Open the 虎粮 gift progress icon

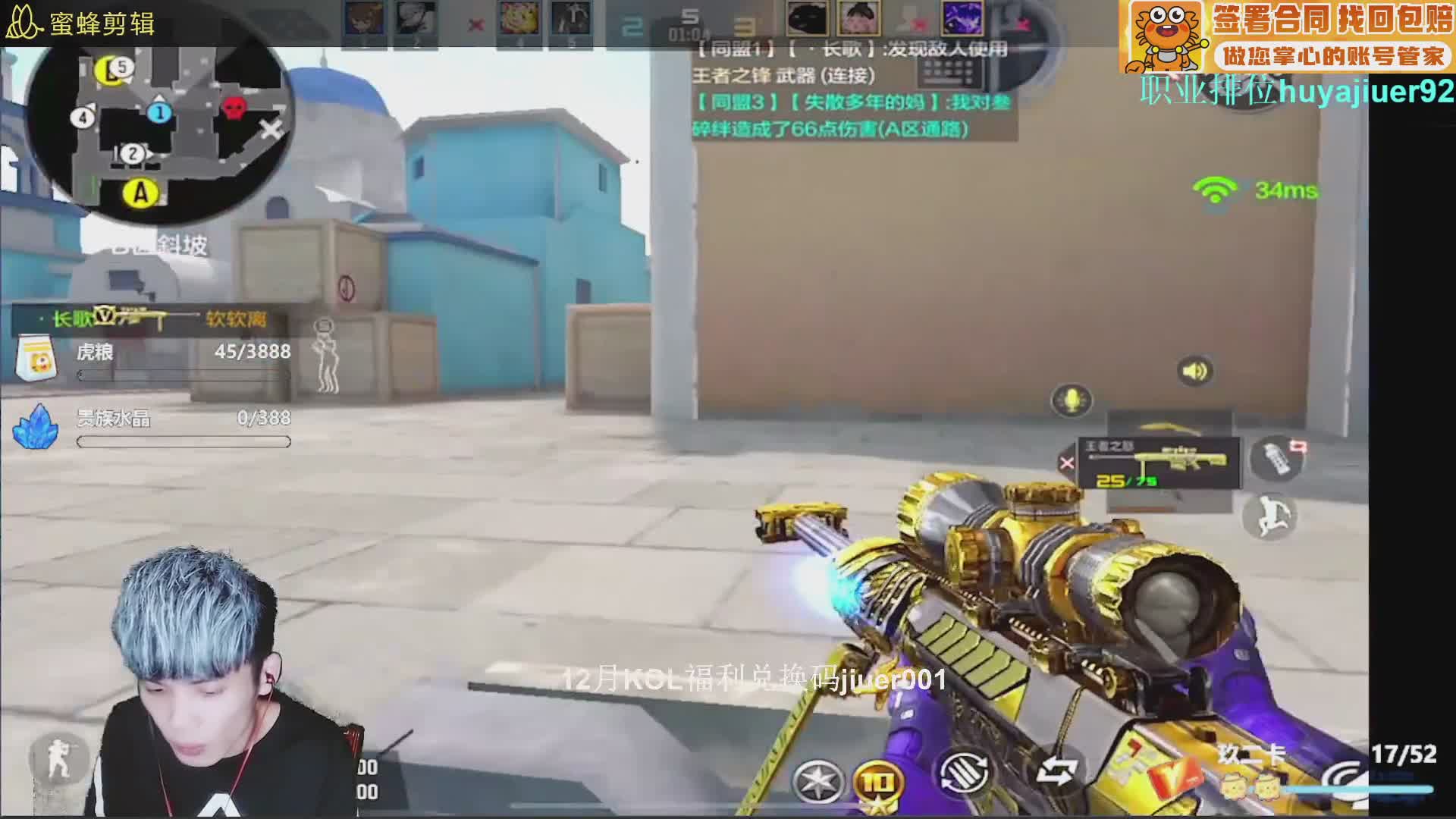[36, 358]
